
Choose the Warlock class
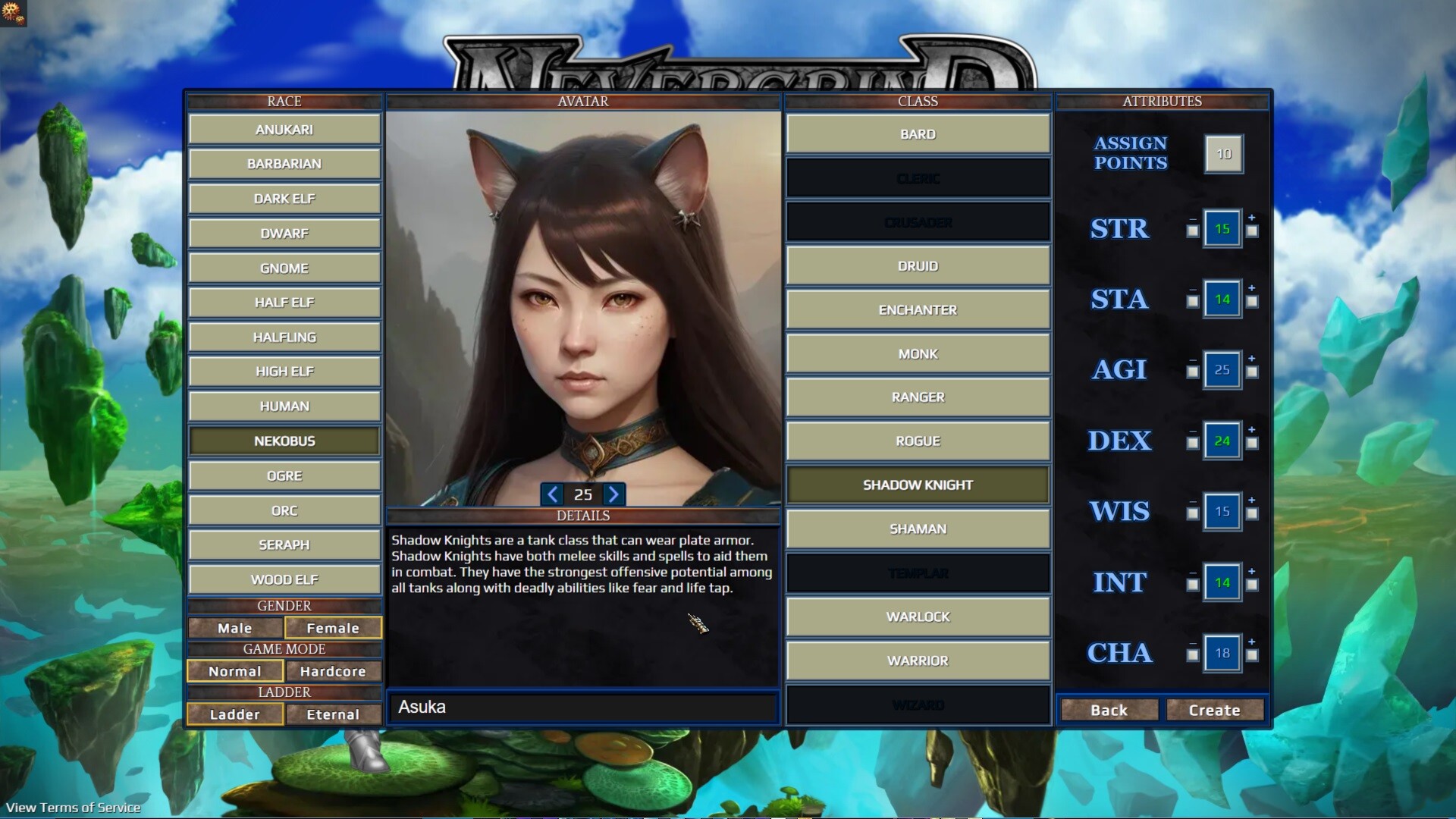coord(918,617)
